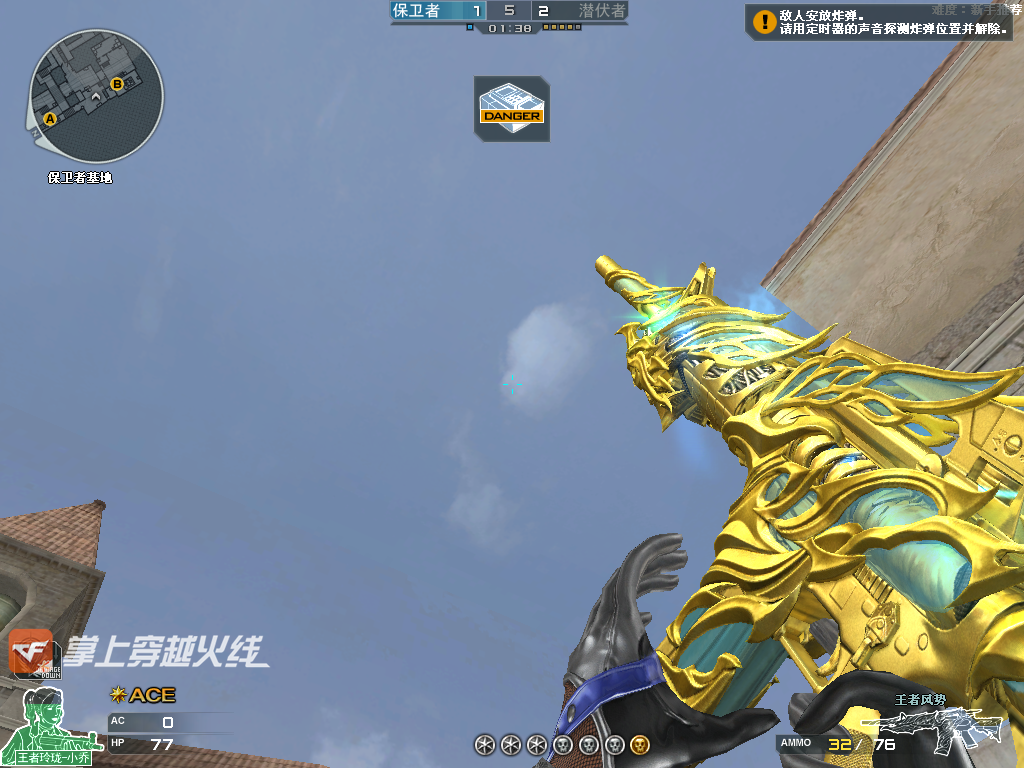Image resolution: width=1024 pixels, height=768 pixels.
Task: Select bomb site A marker on minimap
Action: pos(51,118)
